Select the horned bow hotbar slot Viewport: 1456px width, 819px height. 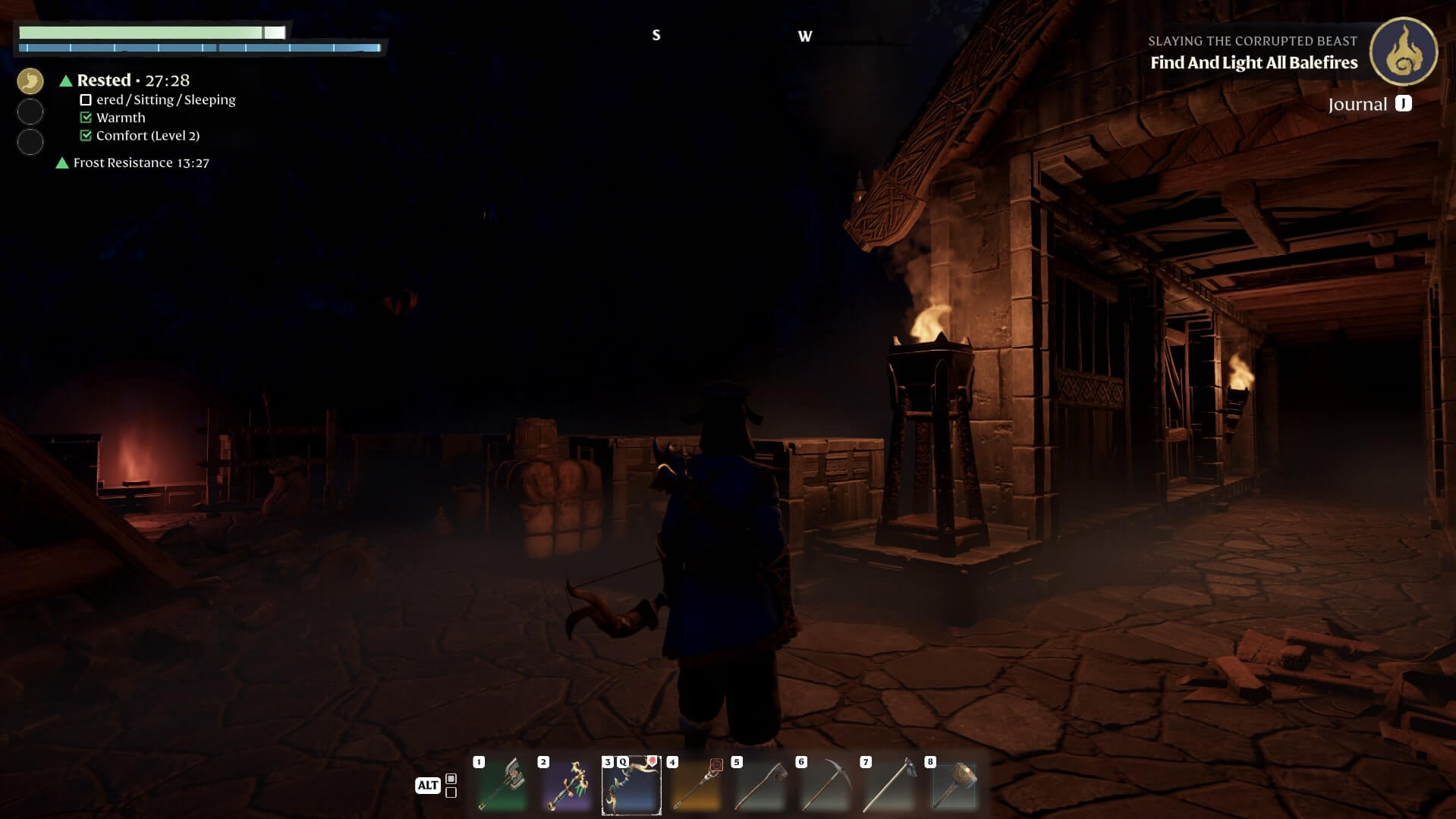631,786
